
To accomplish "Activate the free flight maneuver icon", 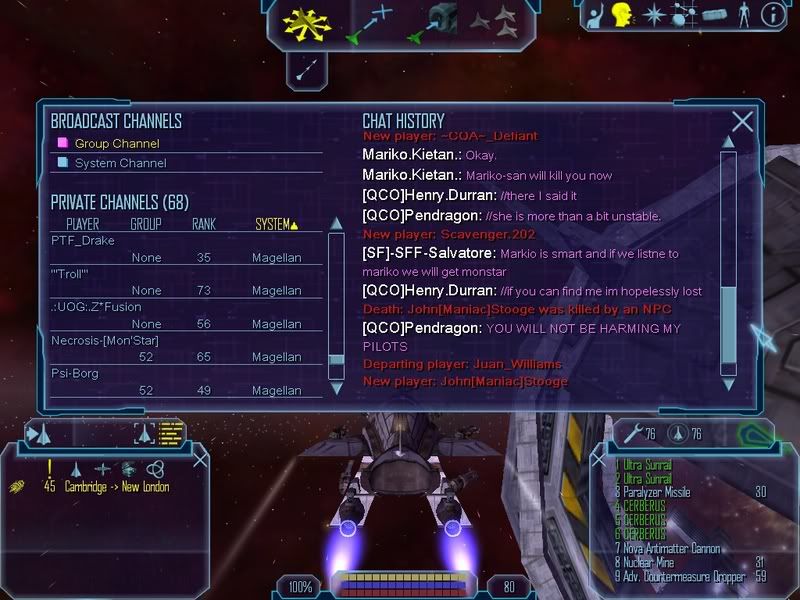I will coord(306,22).
